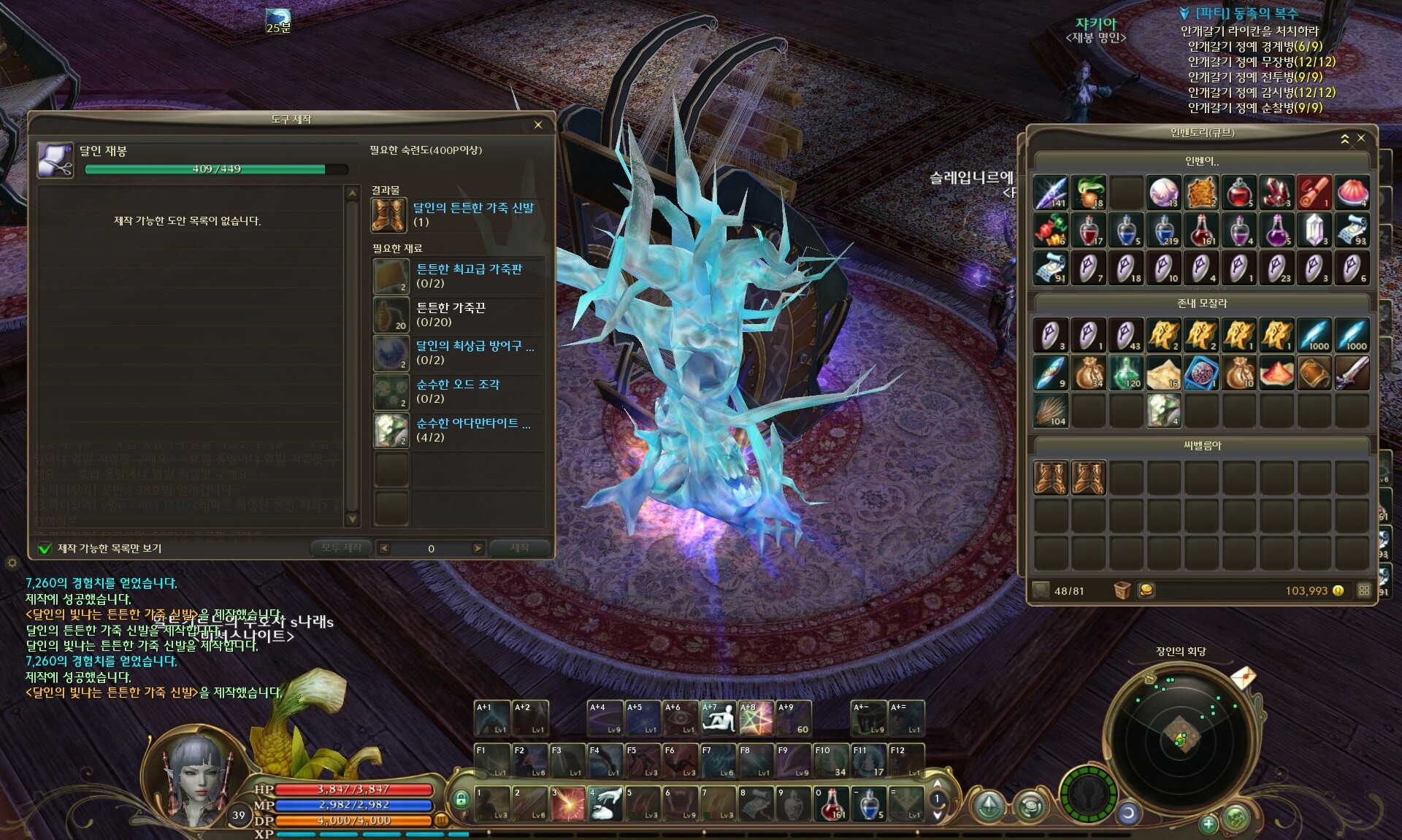Increase the craft quantity with the right arrow

point(478,549)
